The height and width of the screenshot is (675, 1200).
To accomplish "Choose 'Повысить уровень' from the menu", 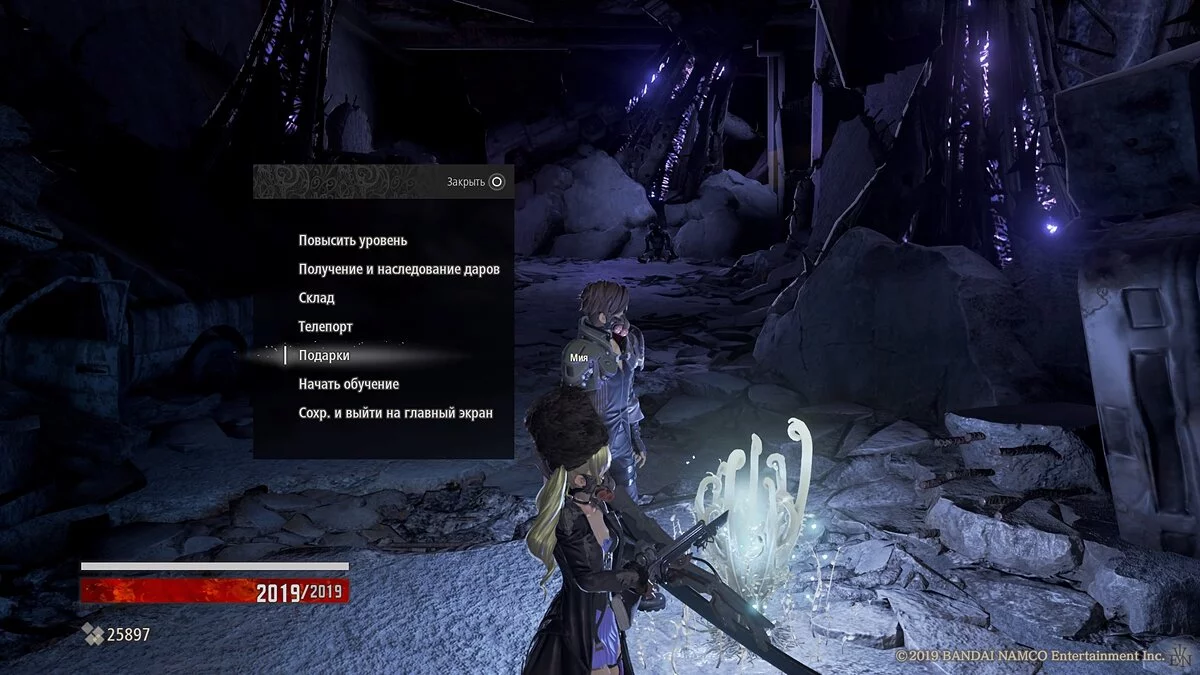I will click(x=352, y=241).
